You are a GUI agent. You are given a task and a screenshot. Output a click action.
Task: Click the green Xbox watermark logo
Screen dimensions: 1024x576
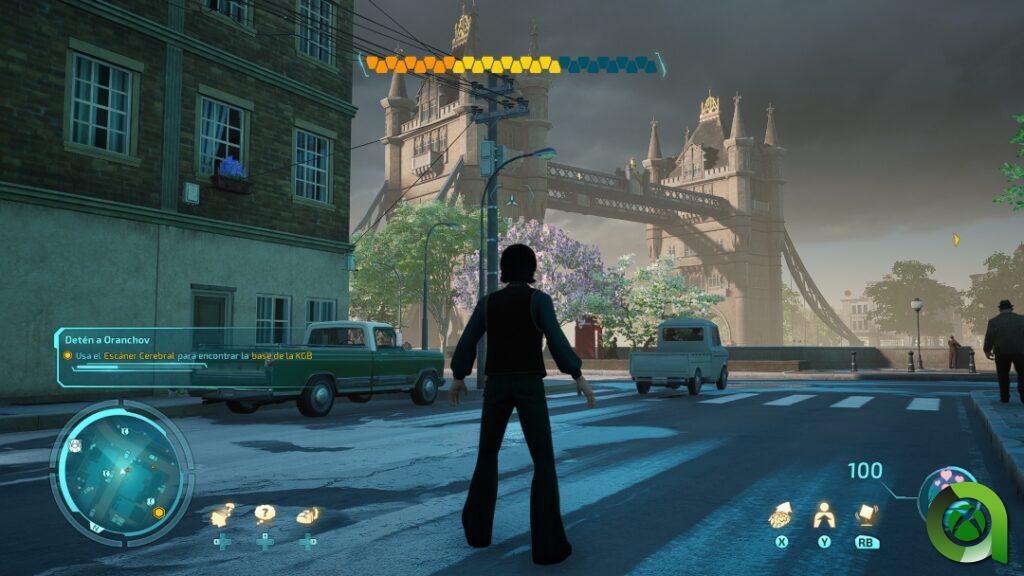[x=966, y=520]
